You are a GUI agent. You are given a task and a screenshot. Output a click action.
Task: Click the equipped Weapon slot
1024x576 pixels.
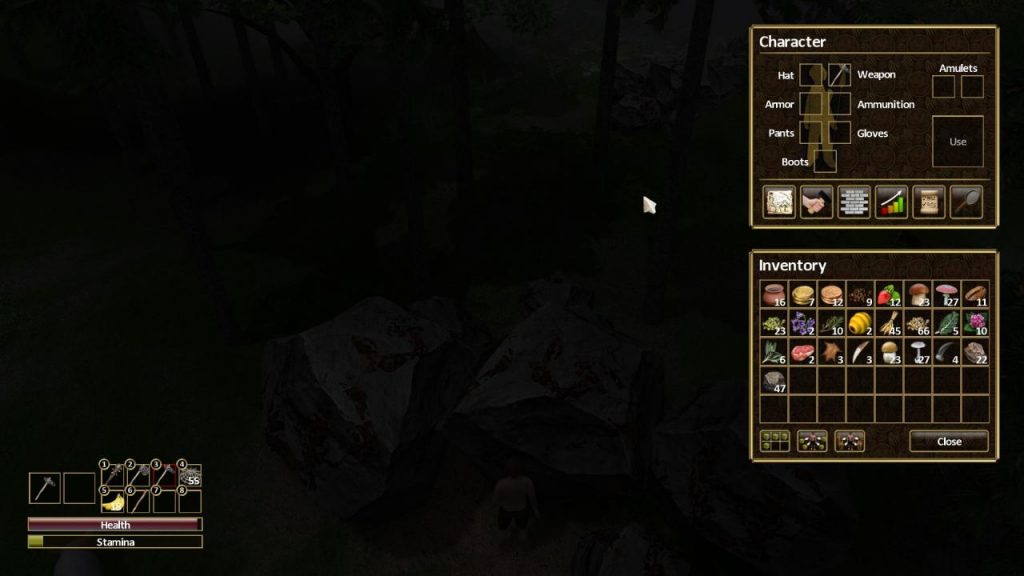(x=839, y=75)
